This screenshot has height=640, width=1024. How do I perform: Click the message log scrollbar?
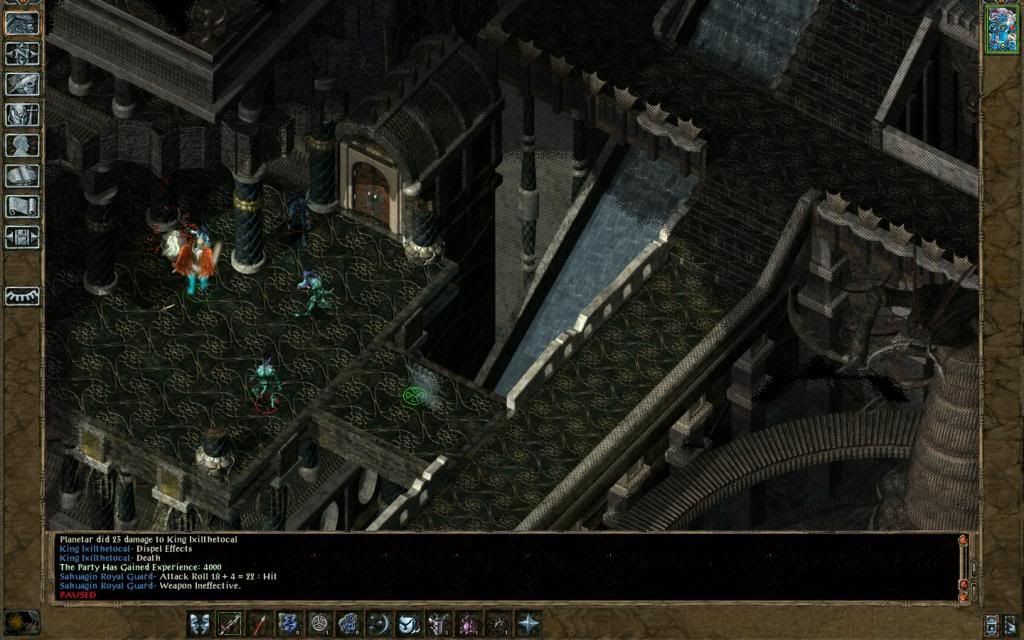coord(963,566)
